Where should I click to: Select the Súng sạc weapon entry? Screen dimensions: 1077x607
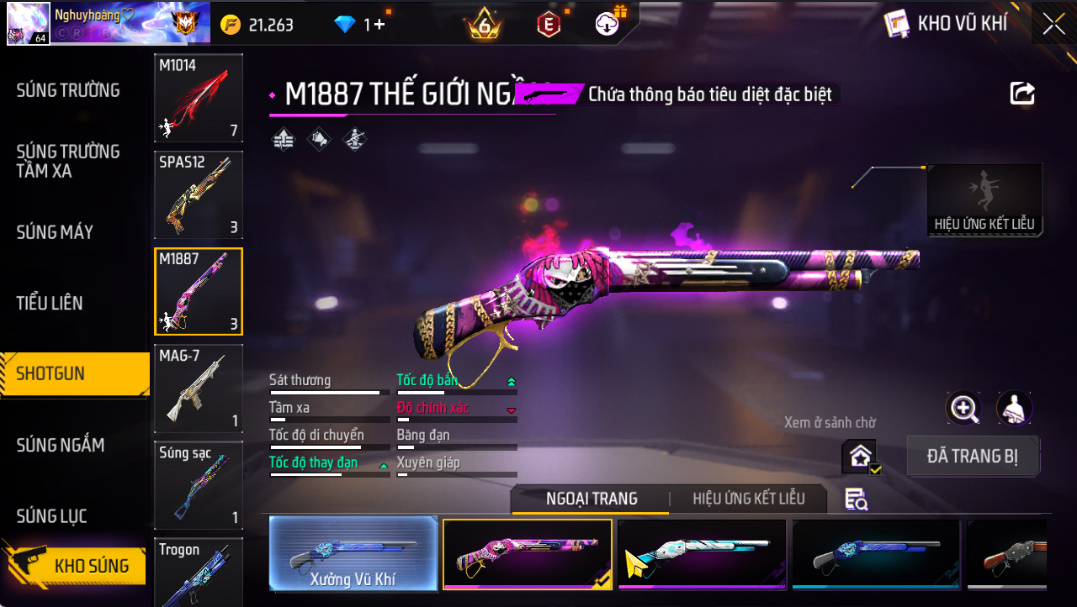coord(198,485)
